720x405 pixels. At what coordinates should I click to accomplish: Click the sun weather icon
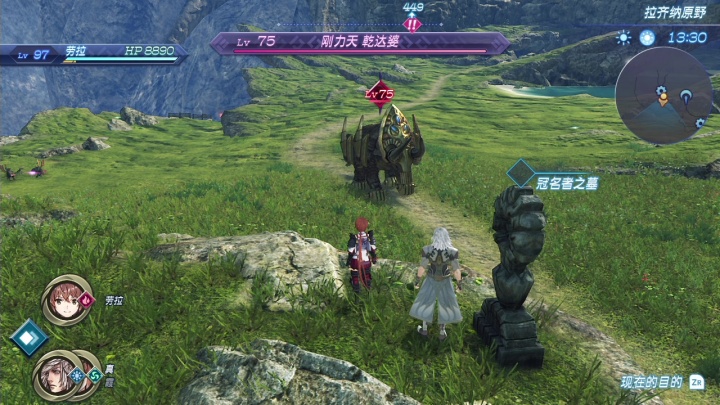pyautogui.click(x=625, y=38)
